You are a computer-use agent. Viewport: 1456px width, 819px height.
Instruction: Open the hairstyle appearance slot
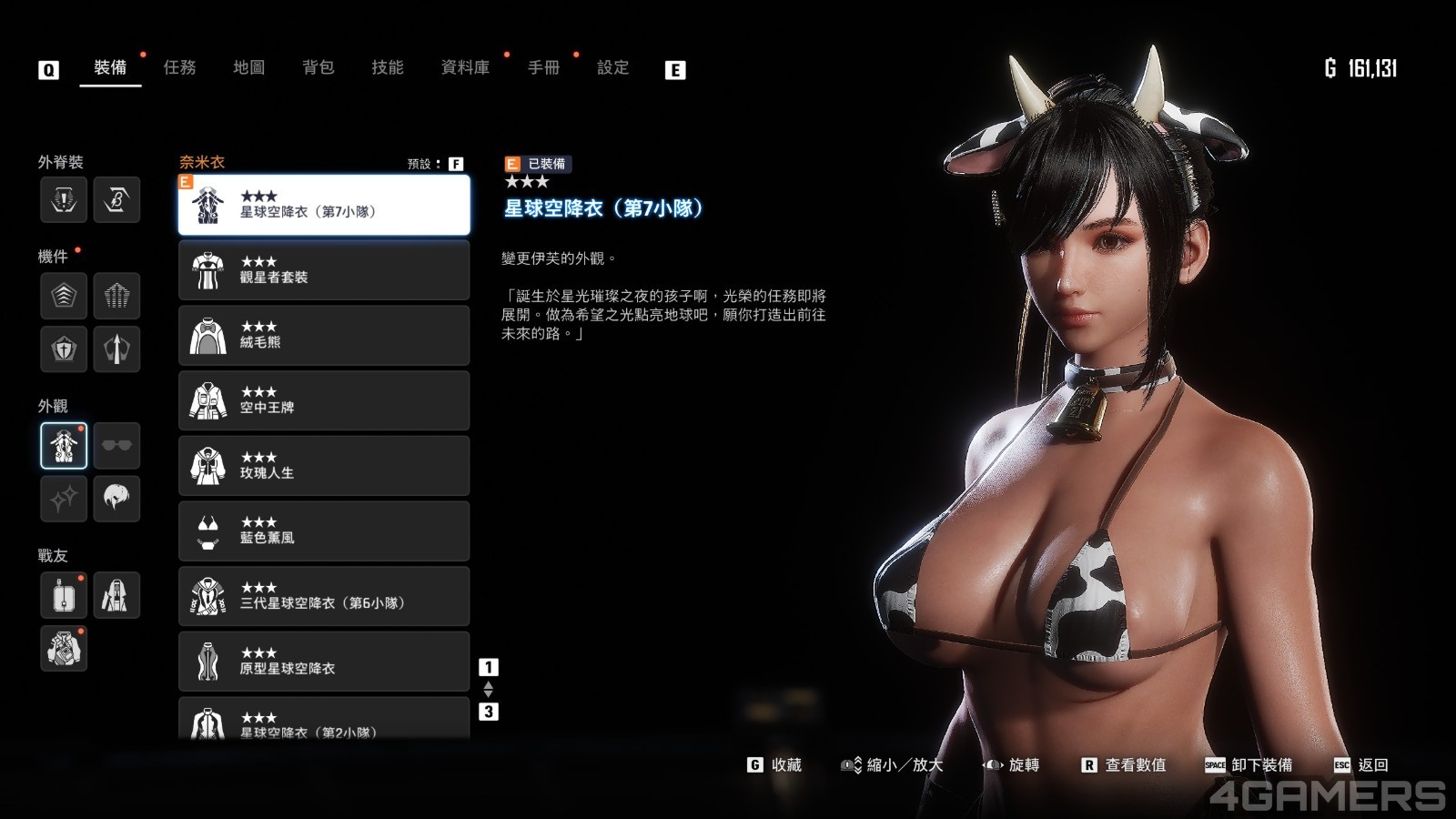click(116, 498)
